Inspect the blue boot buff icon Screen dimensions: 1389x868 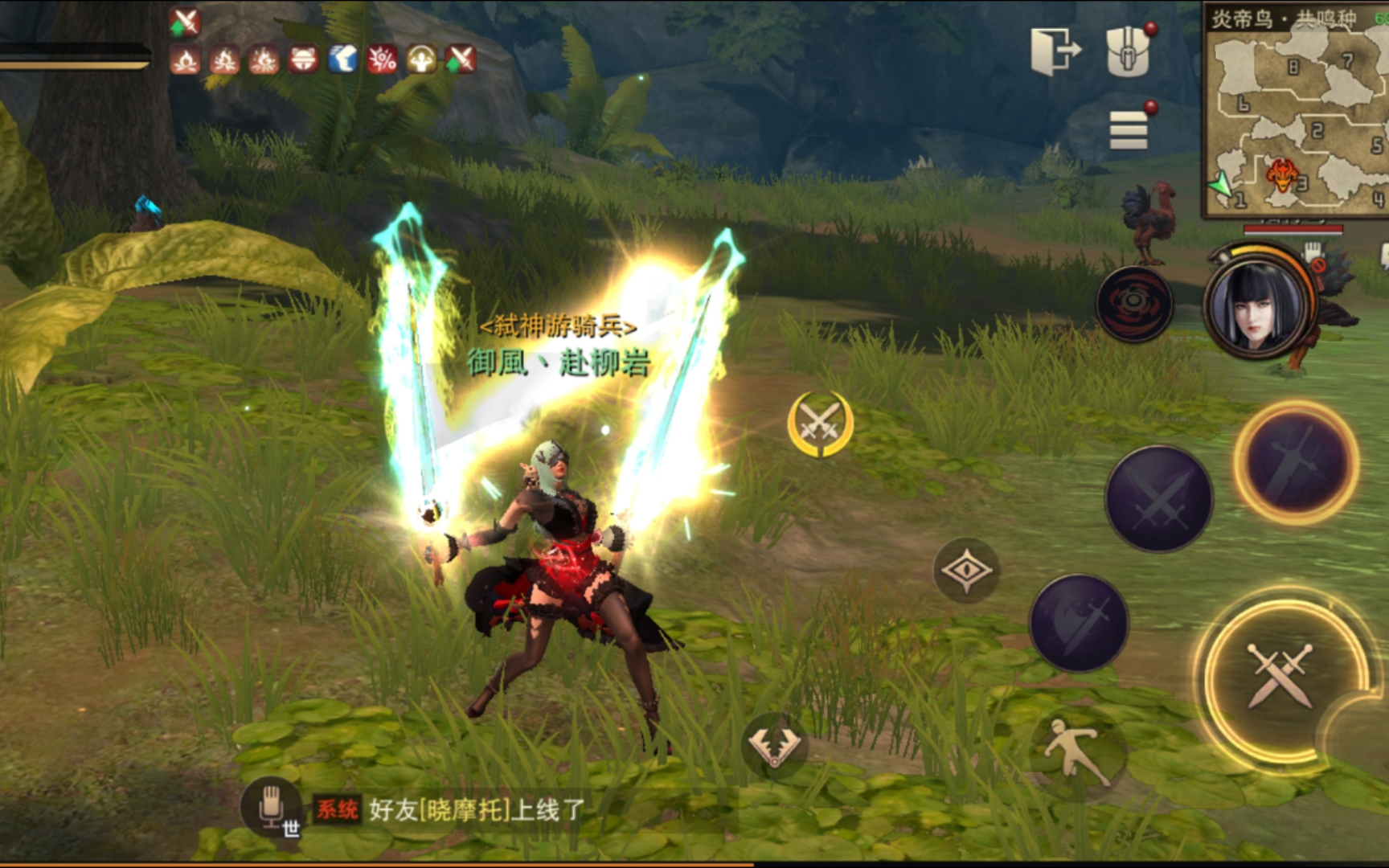pyautogui.click(x=342, y=59)
